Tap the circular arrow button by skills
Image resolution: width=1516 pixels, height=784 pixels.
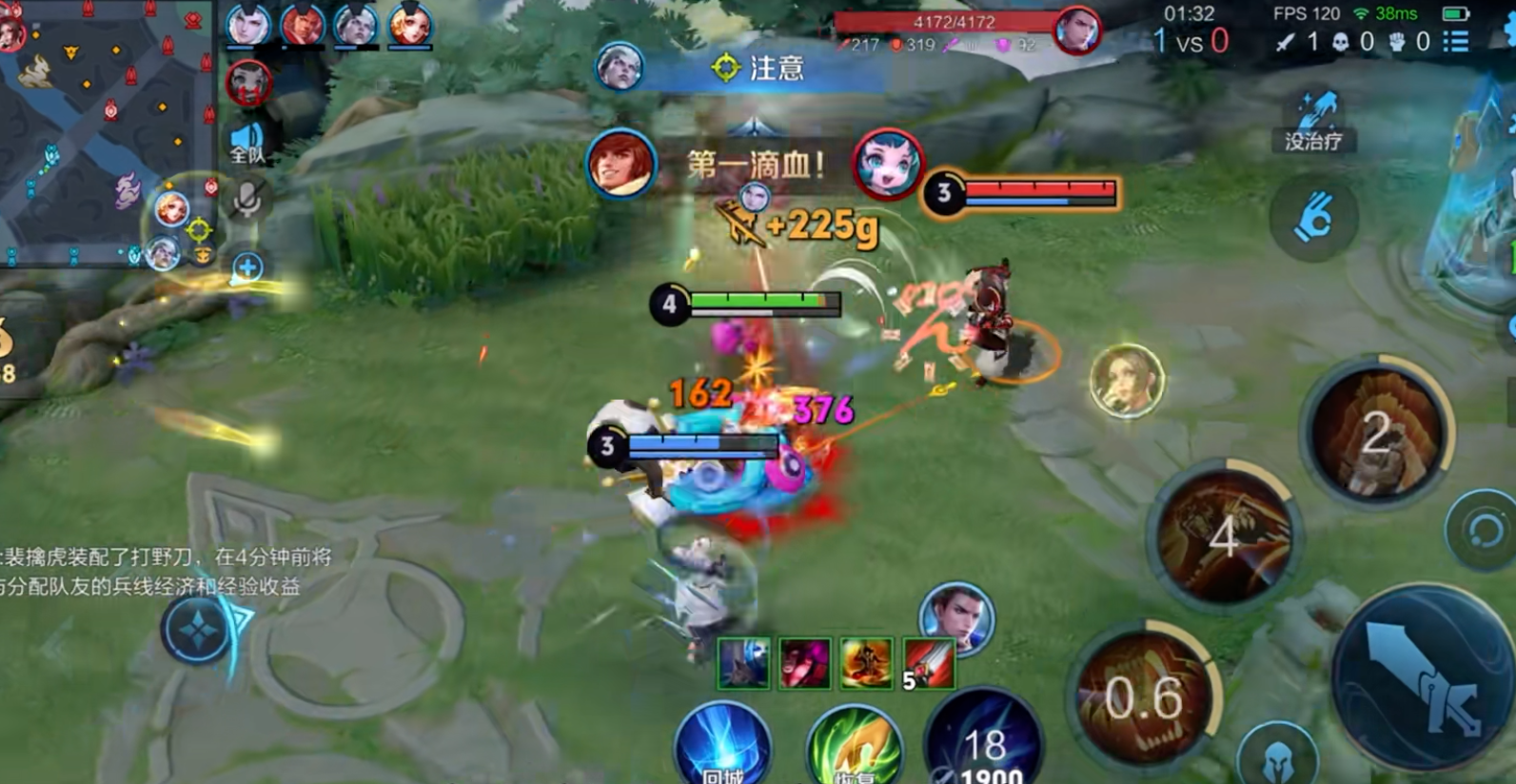1482,530
